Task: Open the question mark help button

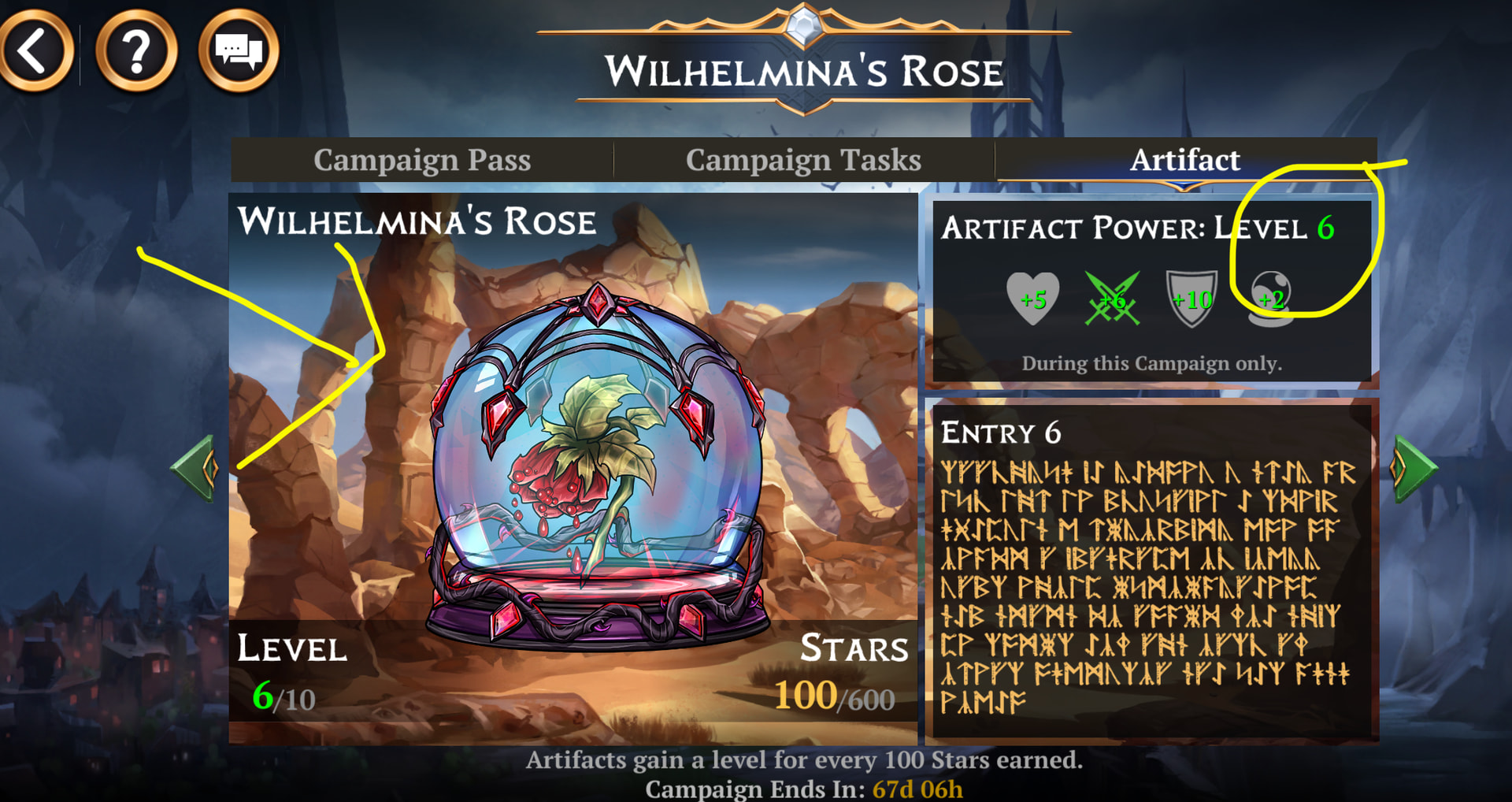Action: [x=136, y=52]
